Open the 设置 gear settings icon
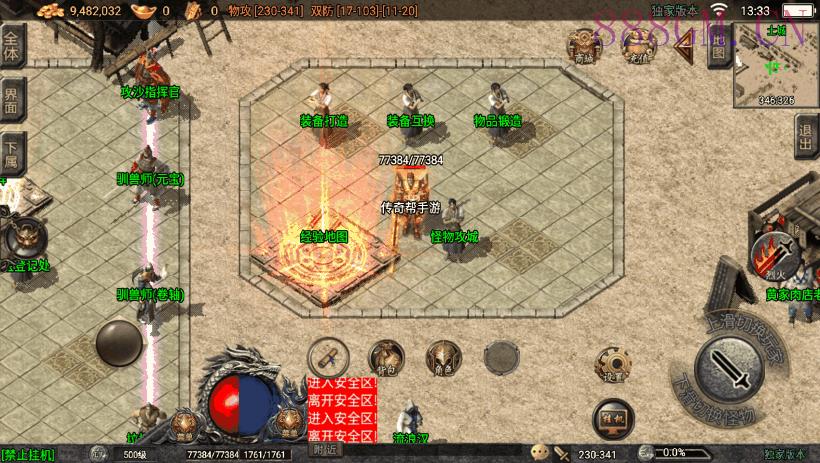 pos(612,364)
